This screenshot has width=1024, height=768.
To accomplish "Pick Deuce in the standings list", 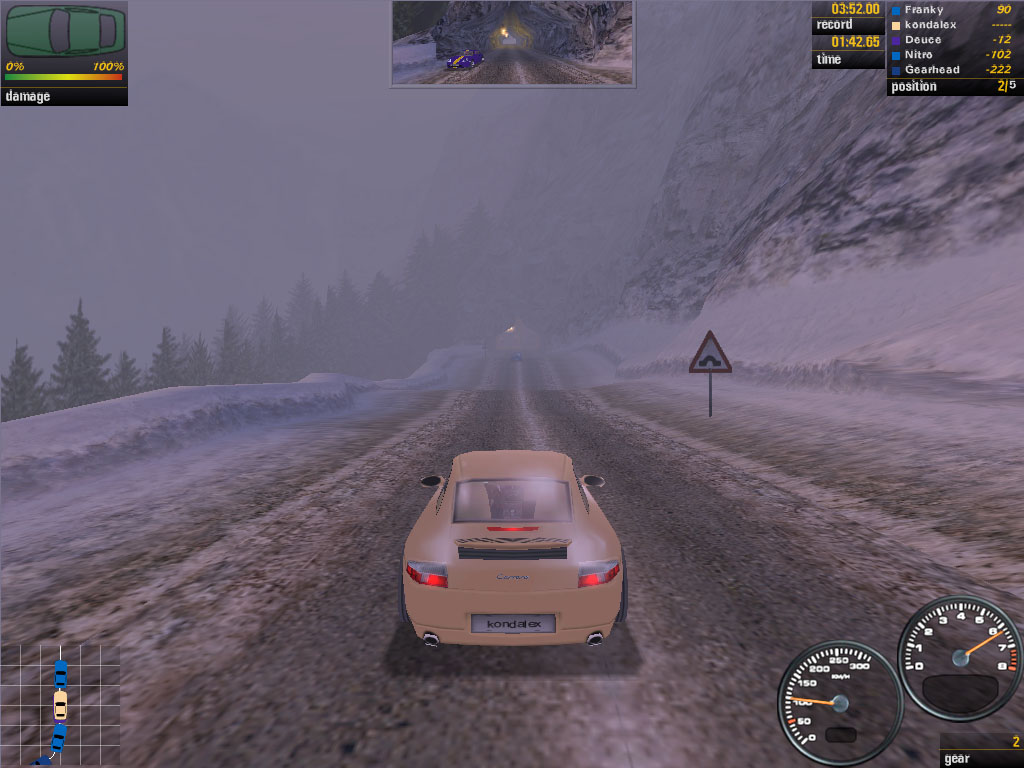I will click(x=922, y=39).
